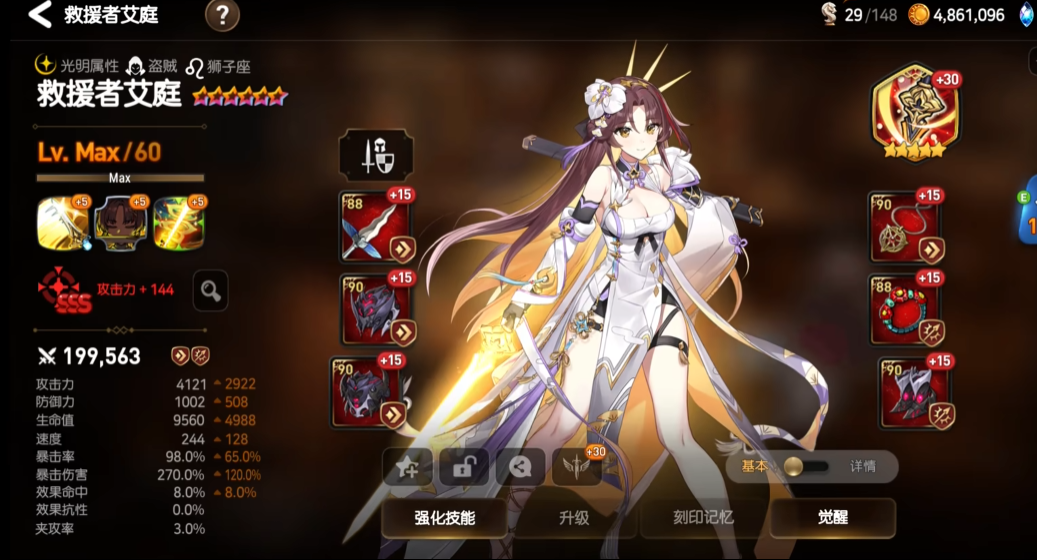This screenshot has width=1037, height=560.
Task: Click the star-plus favorite button
Action: (x=408, y=468)
